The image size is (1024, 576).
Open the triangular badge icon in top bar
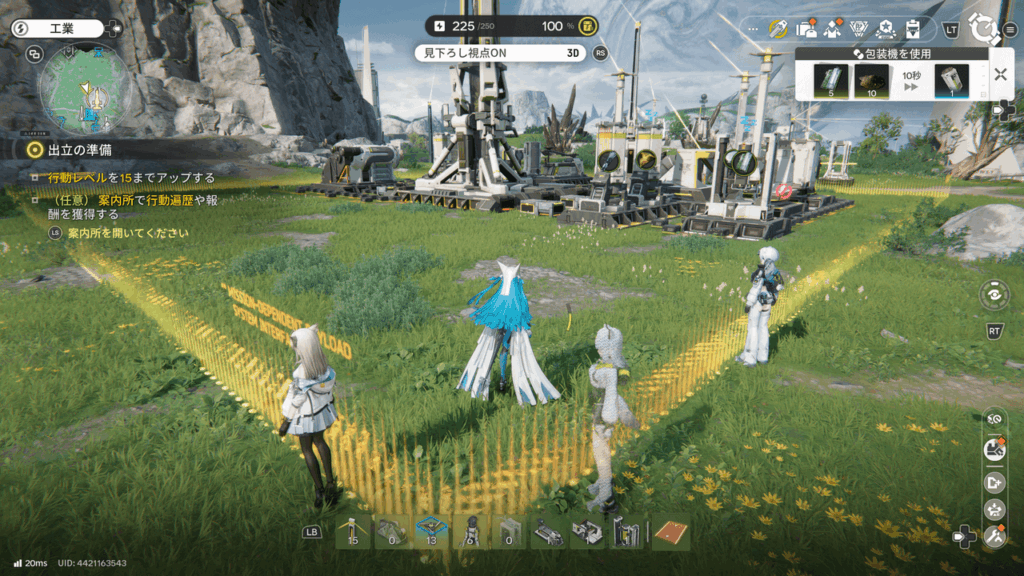[x=857, y=29]
